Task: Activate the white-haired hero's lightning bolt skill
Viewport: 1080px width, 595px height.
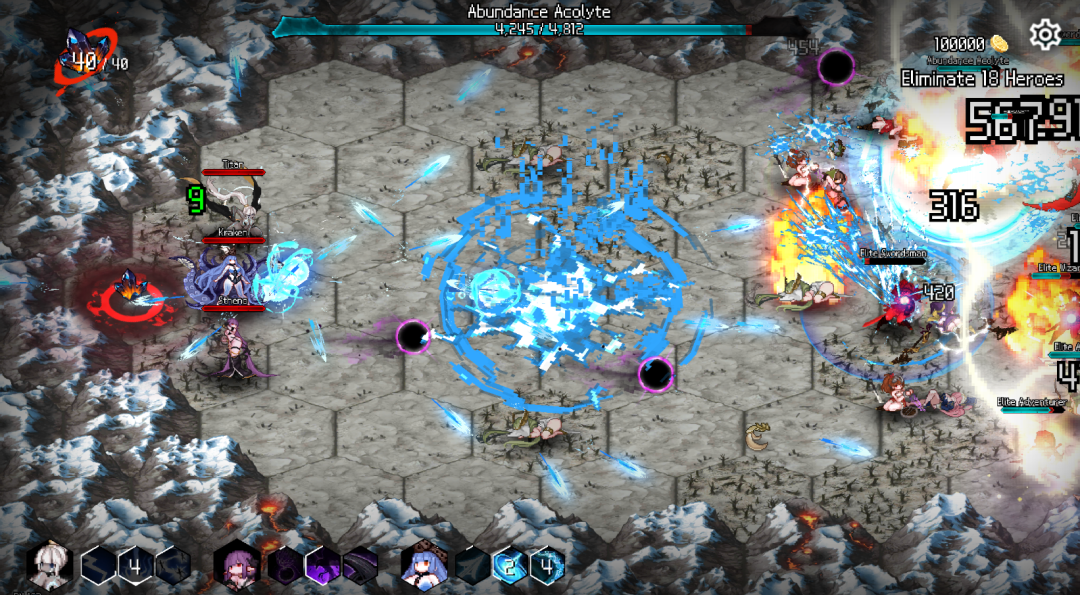Action: 100,566
